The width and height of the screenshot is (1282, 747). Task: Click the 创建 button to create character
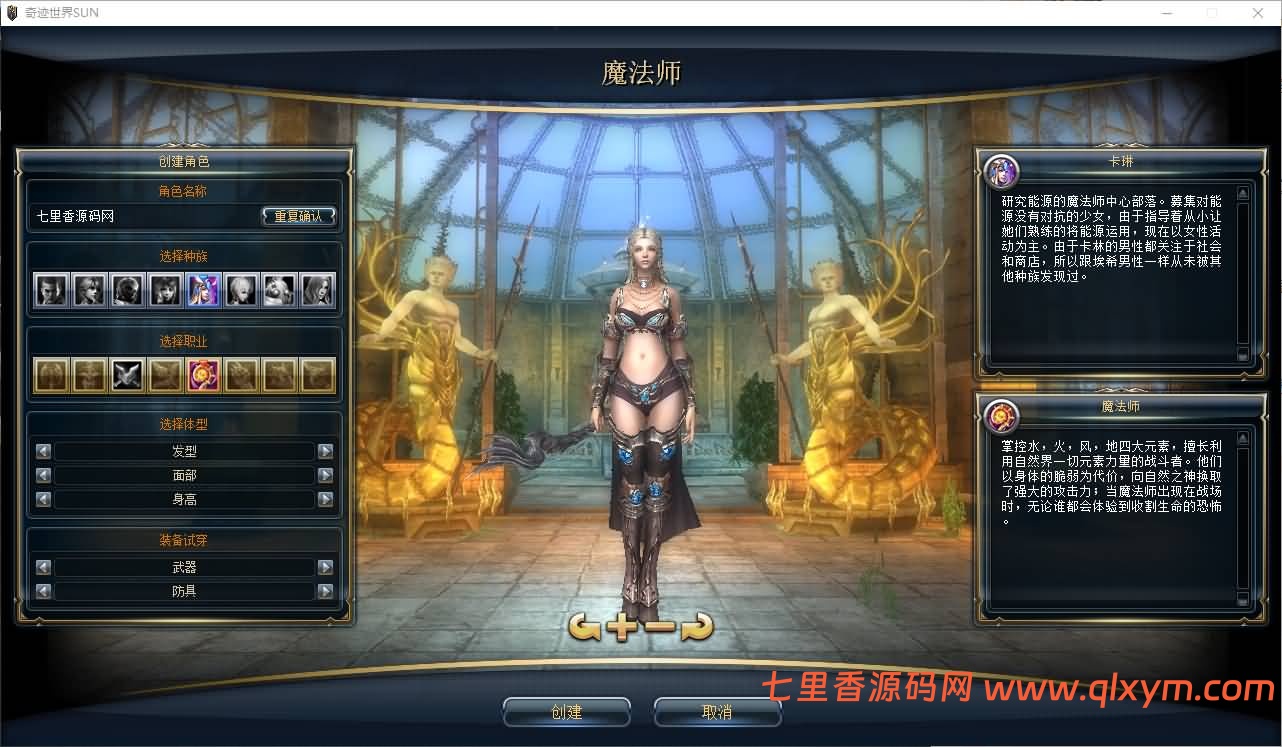point(566,711)
